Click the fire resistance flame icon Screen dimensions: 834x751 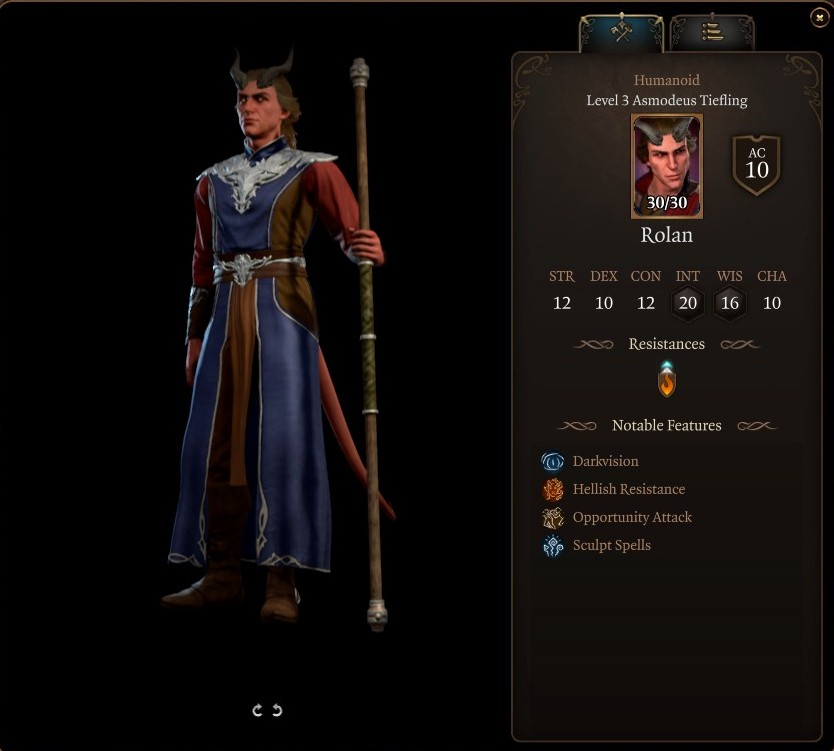click(x=667, y=380)
